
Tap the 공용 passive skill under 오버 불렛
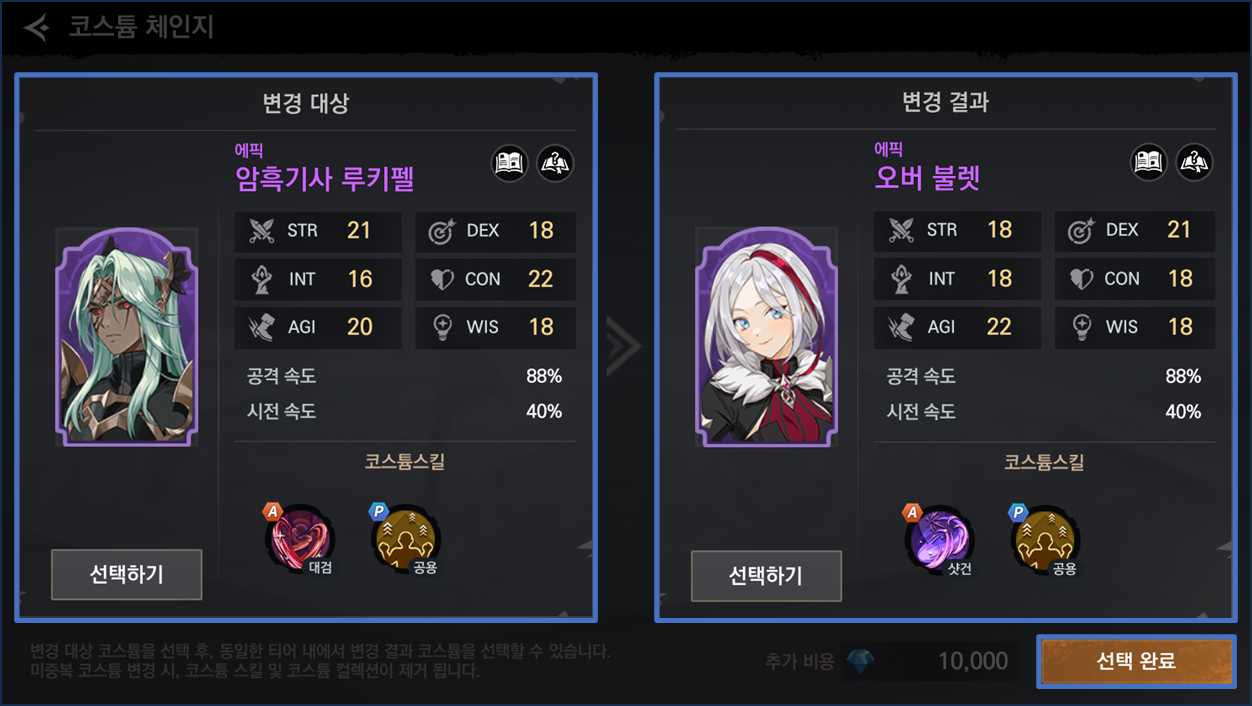1045,540
